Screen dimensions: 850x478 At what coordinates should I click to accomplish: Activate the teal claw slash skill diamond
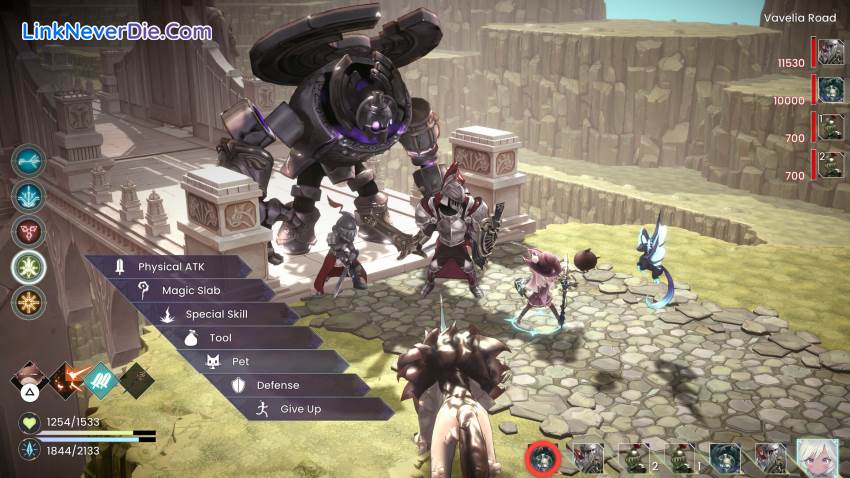101,380
